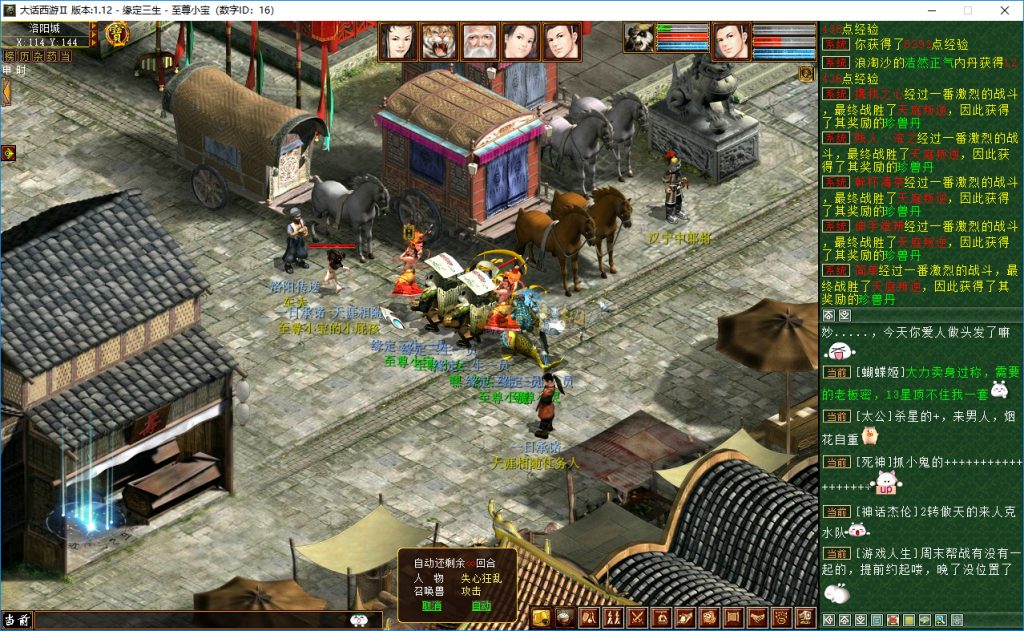The height and width of the screenshot is (631, 1024).
Task: Select the white-bearded elder team portrait
Action: tap(481, 42)
